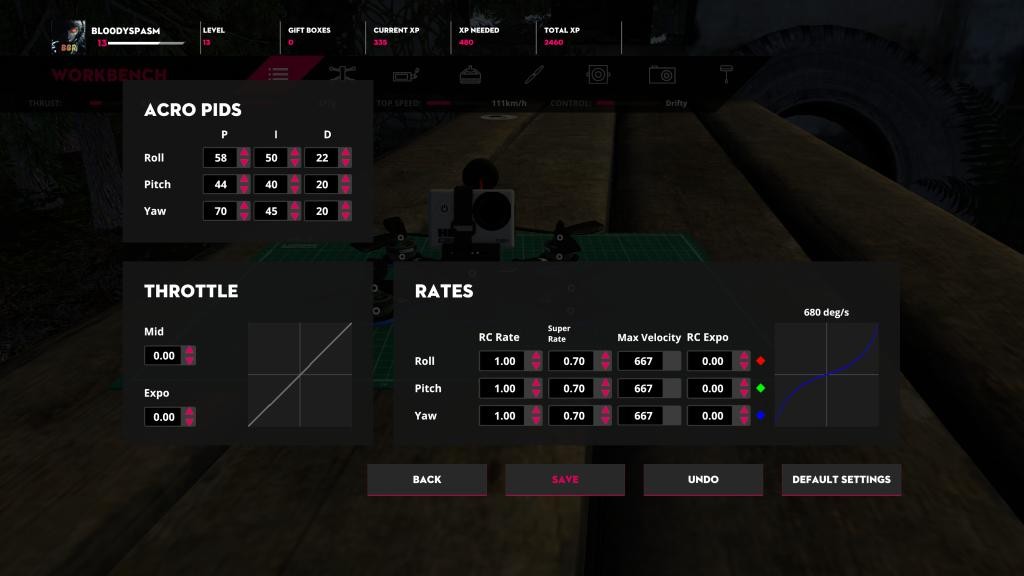The width and height of the screenshot is (1024, 576).
Task: Click the blue diamond Yaw curve marker
Action: coord(761,415)
